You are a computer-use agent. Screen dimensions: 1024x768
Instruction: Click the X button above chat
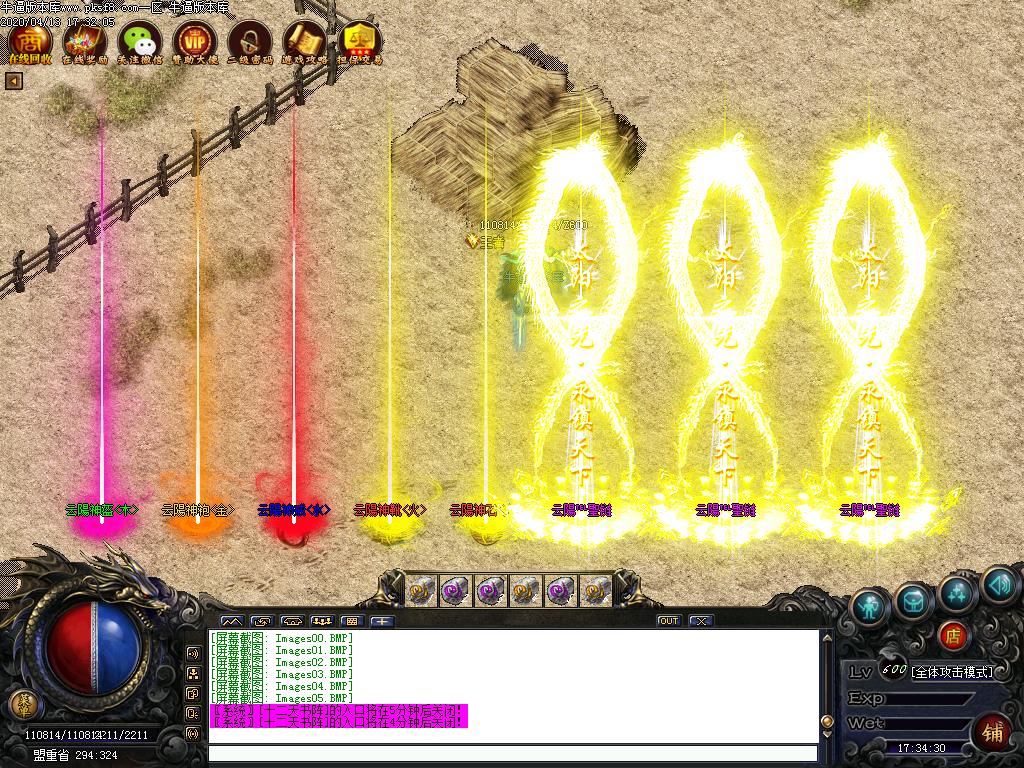pyautogui.click(x=701, y=621)
